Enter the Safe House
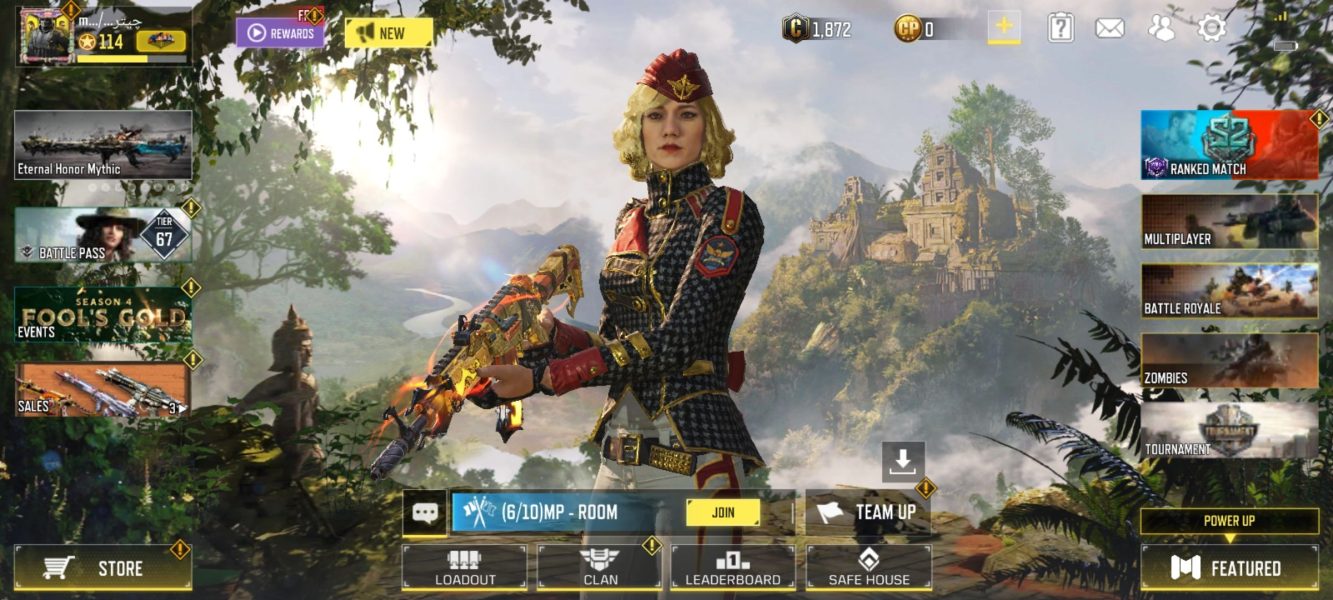1333x600 pixels. (x=869, y=567)
